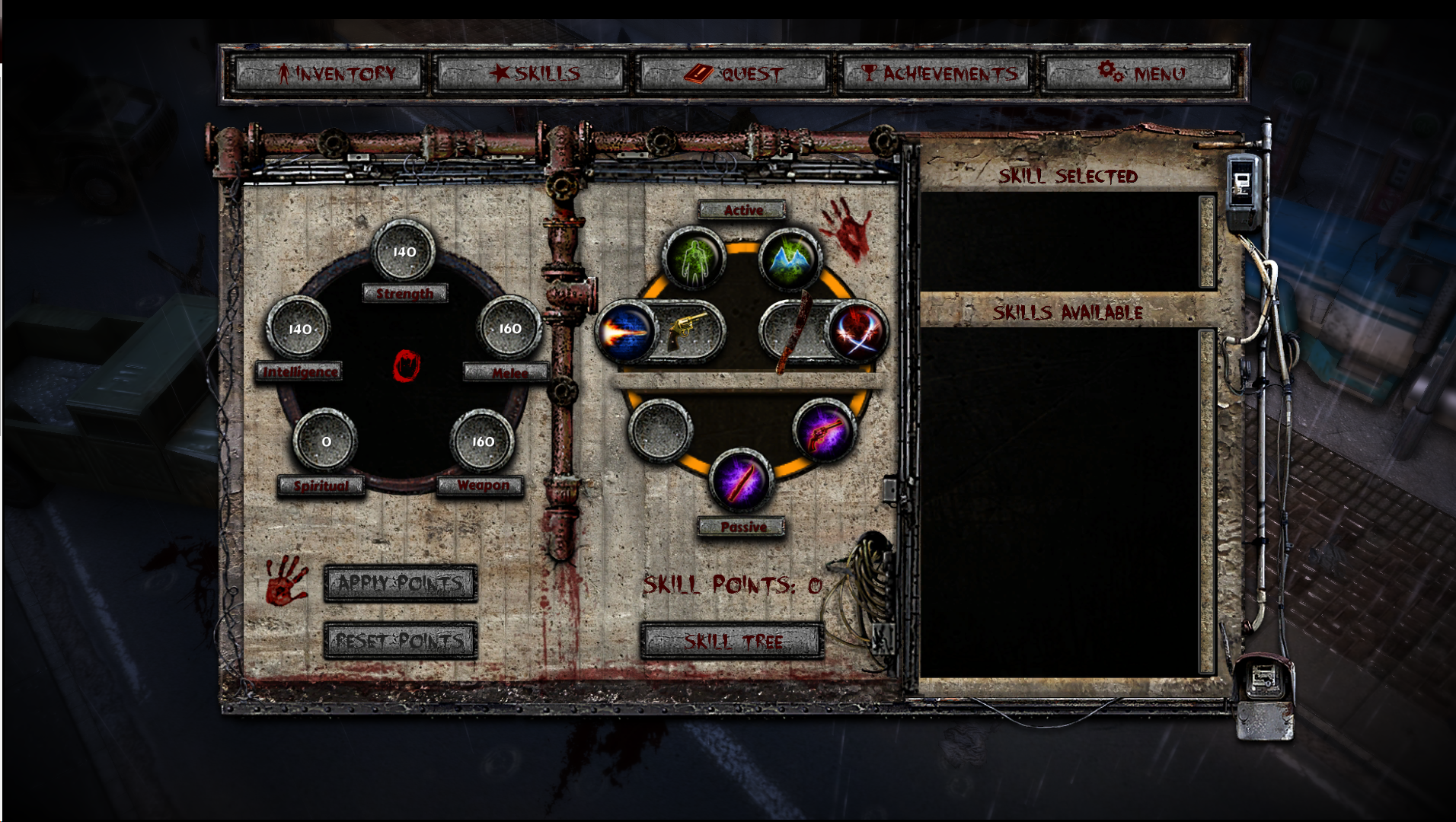
Task: Select the Spiritual attribute orb
Action: (326, 441)
